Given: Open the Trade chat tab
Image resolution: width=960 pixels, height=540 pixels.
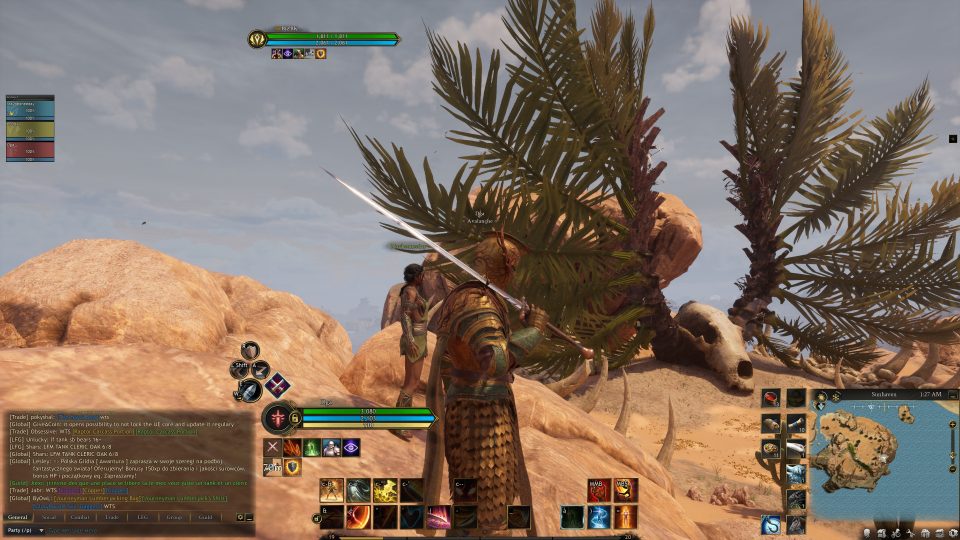Looking at the screenshot, I should click(112, 517).
